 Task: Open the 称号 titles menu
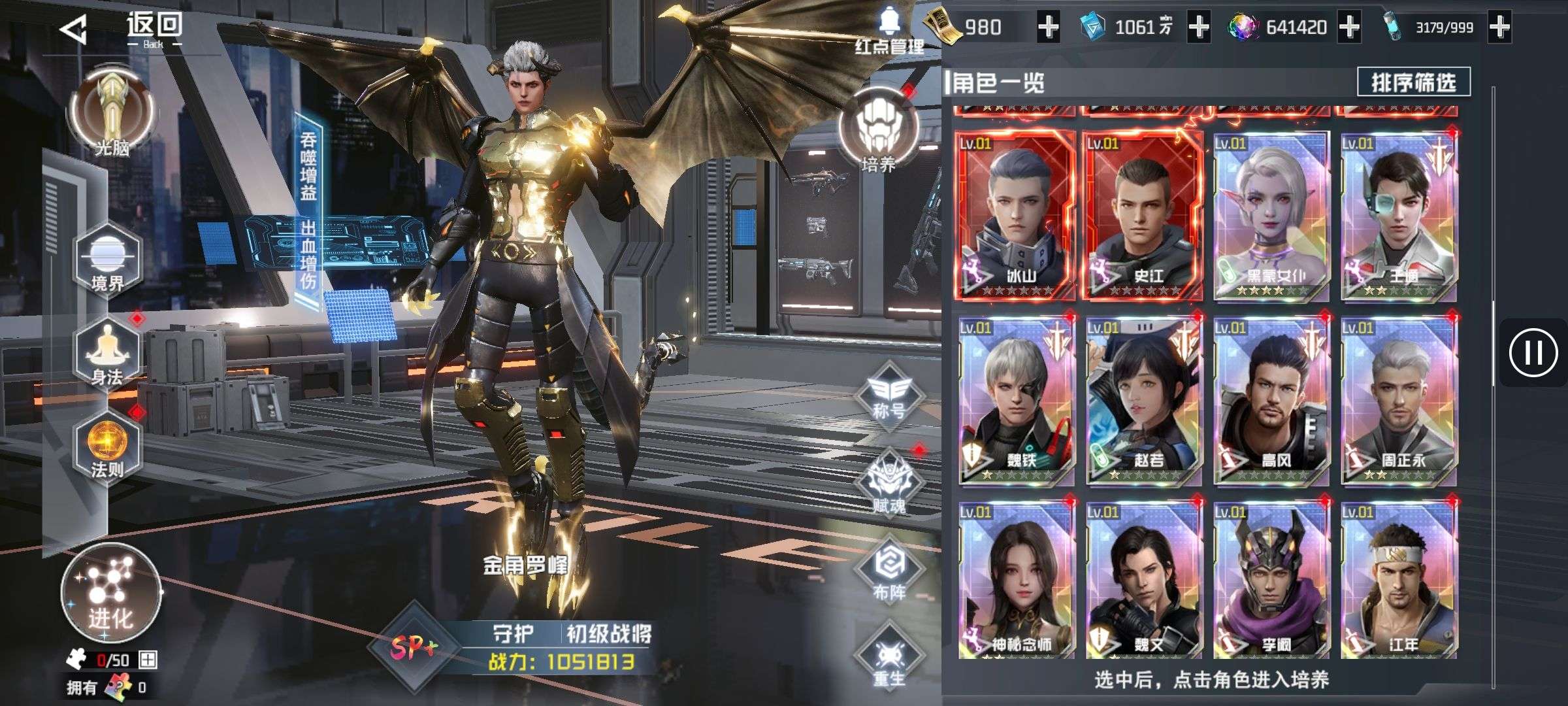[x=889, y=395]
